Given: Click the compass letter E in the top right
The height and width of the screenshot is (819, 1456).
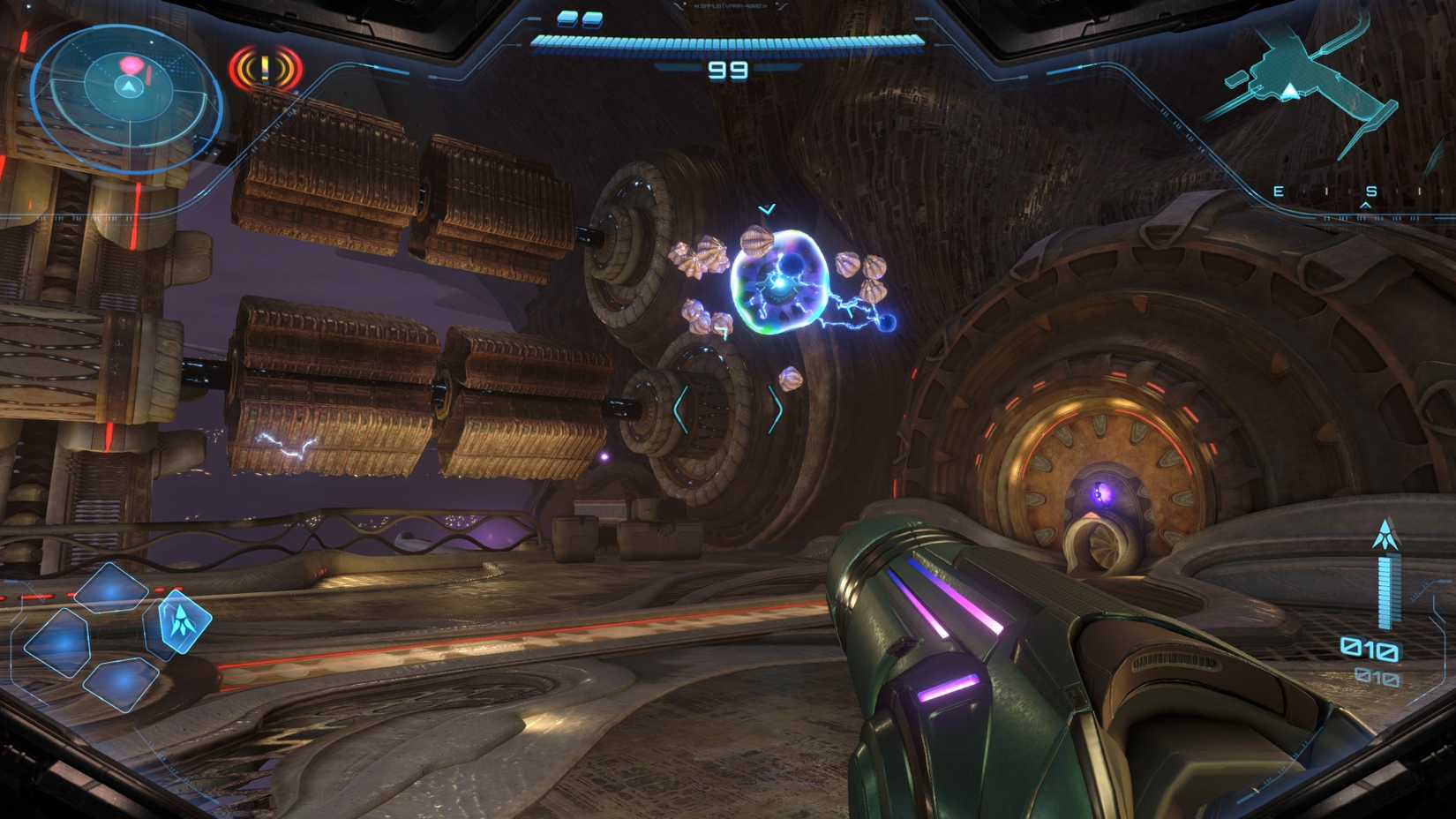Looking at the screenshot, I should pos(1278,192).
